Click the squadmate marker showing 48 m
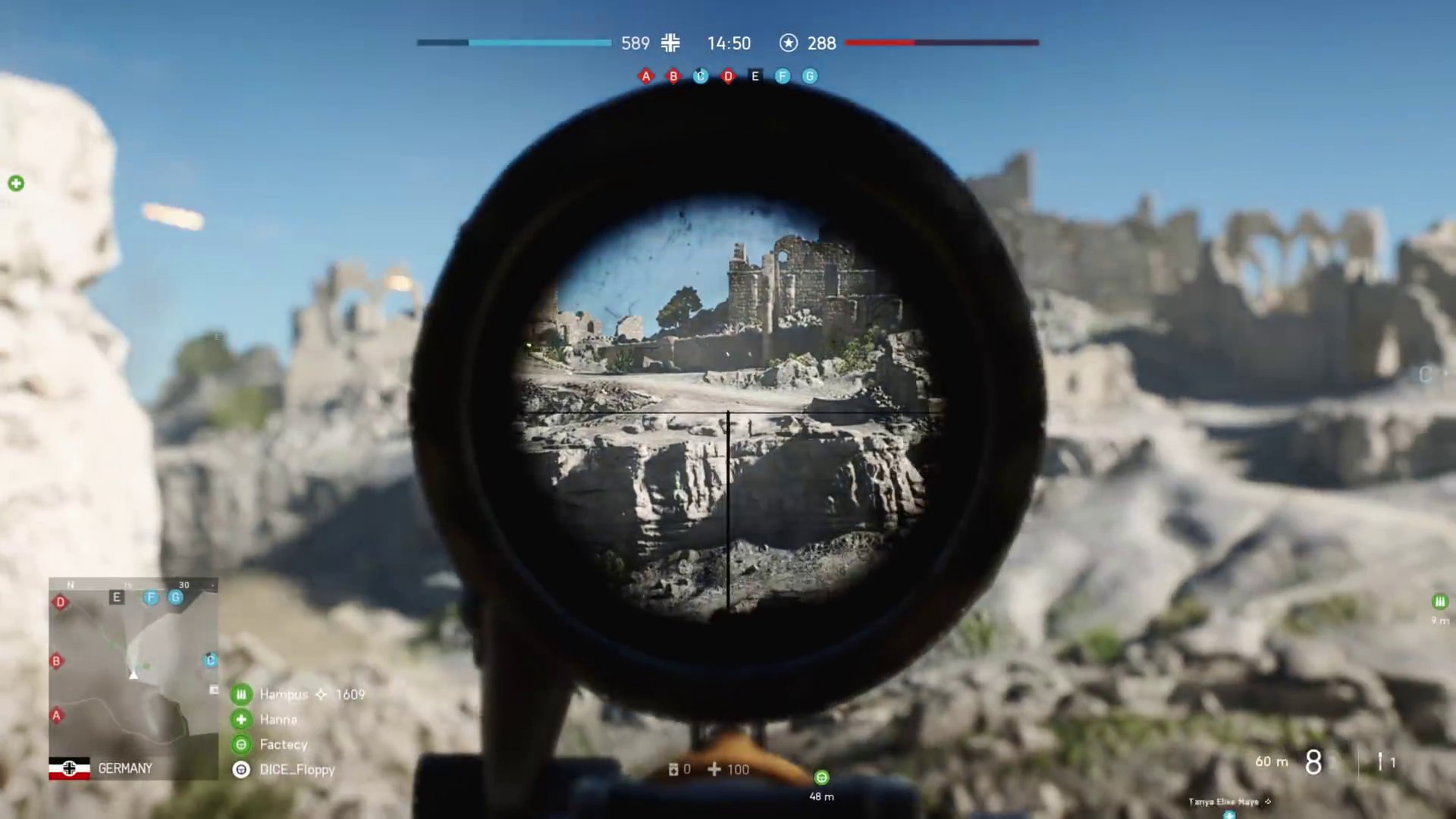Viewport: 1456px width, 819px height. [x=821, y=777]
